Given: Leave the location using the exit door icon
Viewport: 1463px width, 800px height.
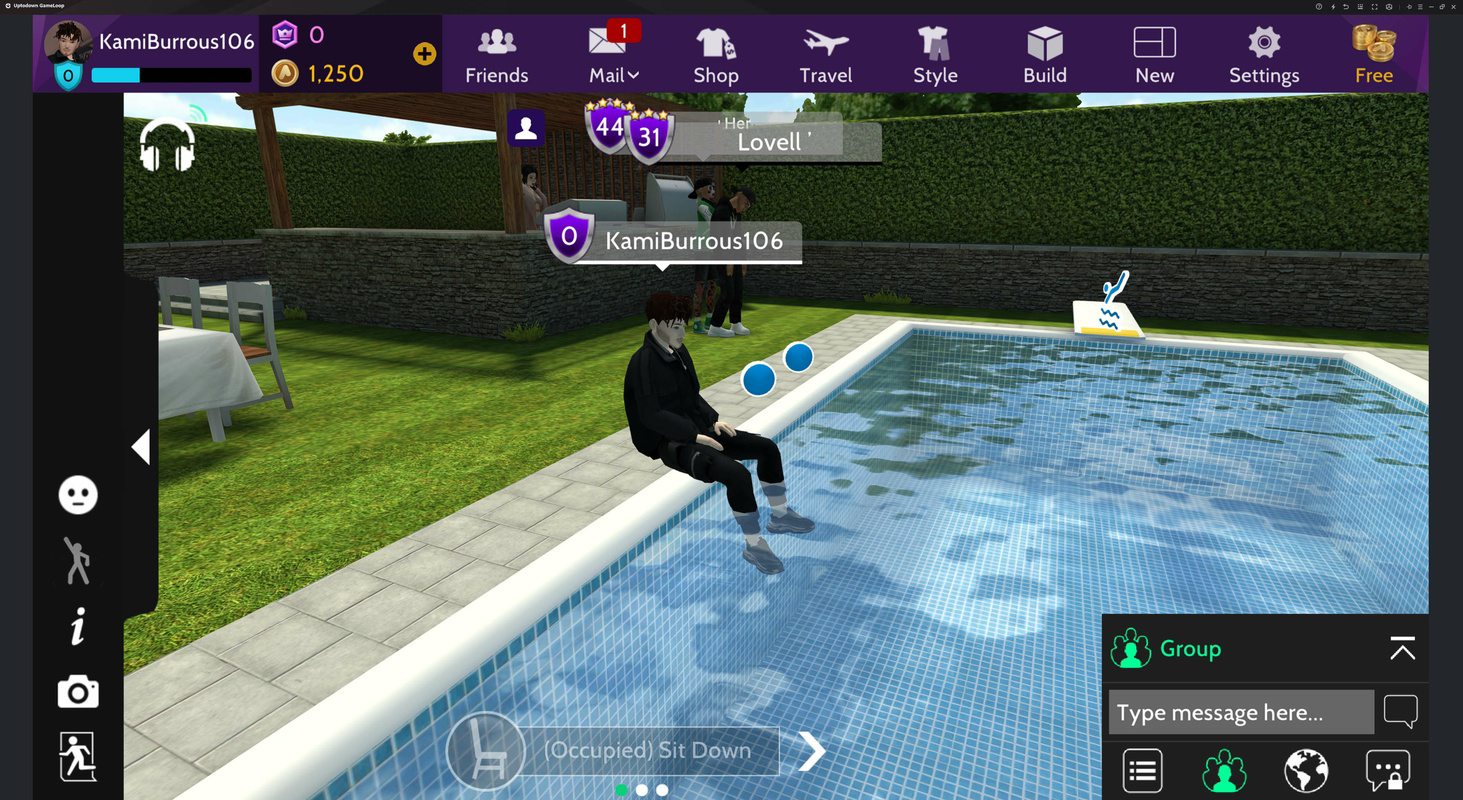Looking at the screenshot, I should (77, 758).
